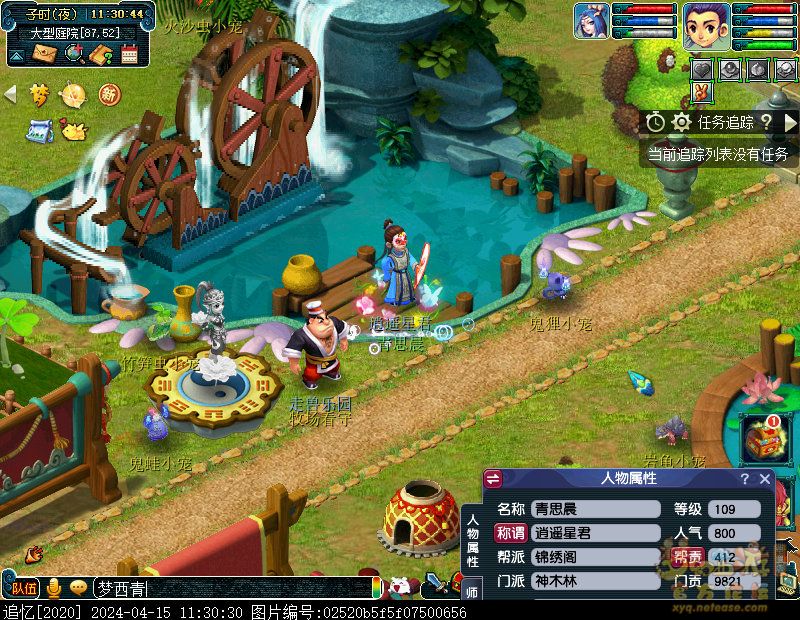
Task: Select the 队伍 team chat channel button
Action: (x=25, y=588)
